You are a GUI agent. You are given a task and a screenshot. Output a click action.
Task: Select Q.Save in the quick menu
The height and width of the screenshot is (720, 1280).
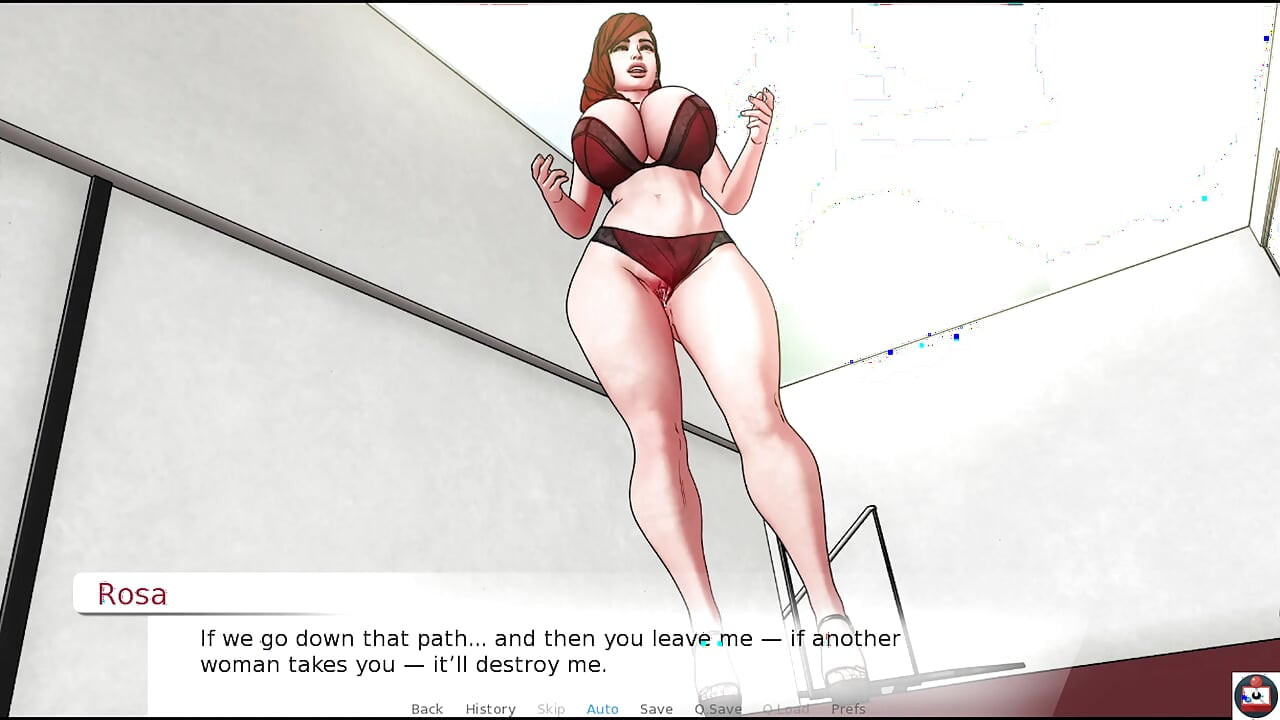click(x=718, y=709)
